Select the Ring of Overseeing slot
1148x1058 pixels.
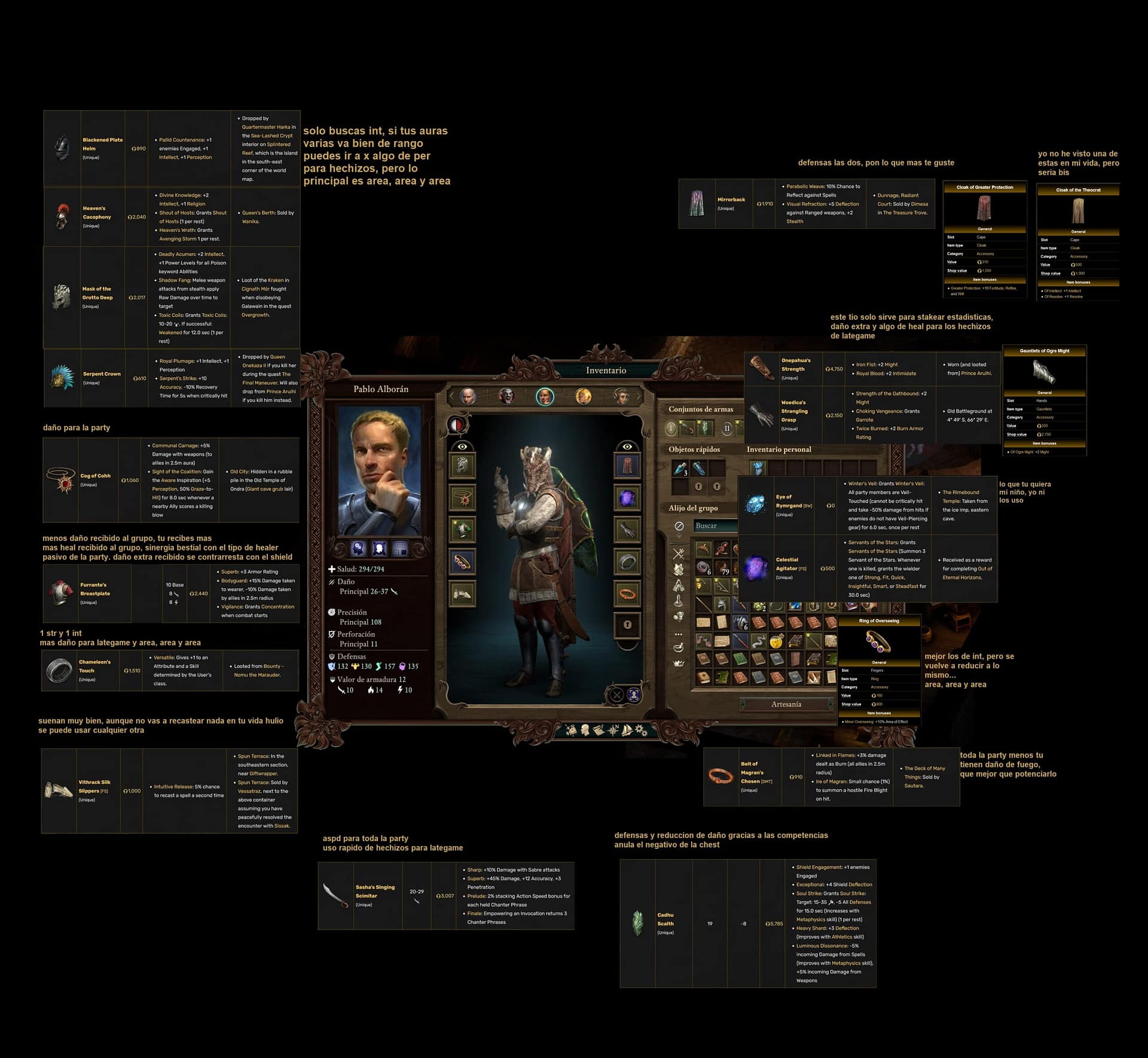(x=462, y=562)
